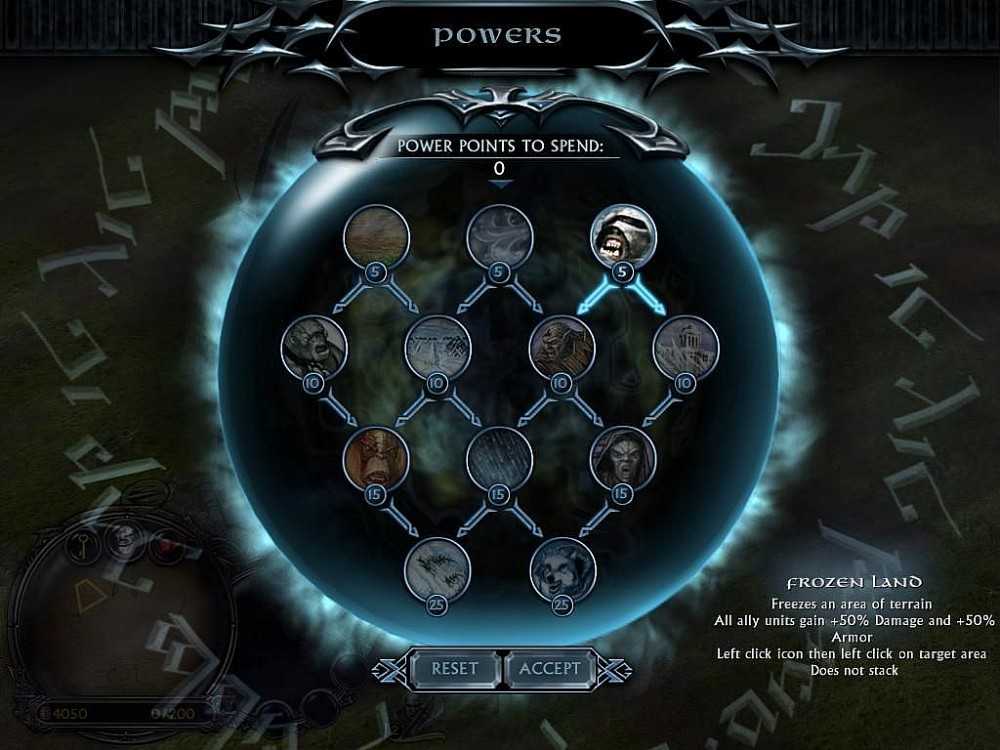Pick the frozen building 10-point power
Viewport: 1000px width, 750px height.
tap(685, 348)
